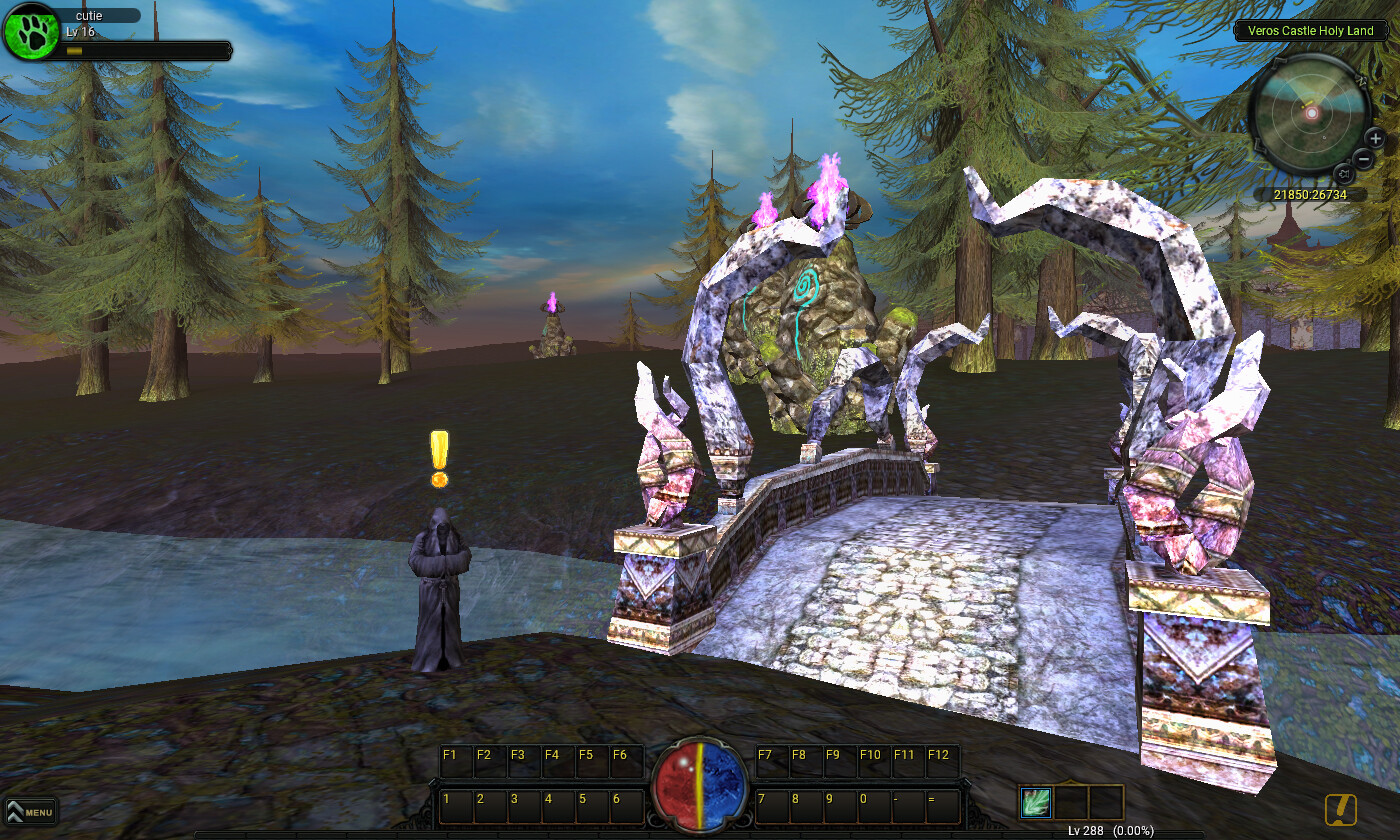Open the yellow exclamation alert icon bottom-right
1400x840 pixels.
tap(1341, 810)
